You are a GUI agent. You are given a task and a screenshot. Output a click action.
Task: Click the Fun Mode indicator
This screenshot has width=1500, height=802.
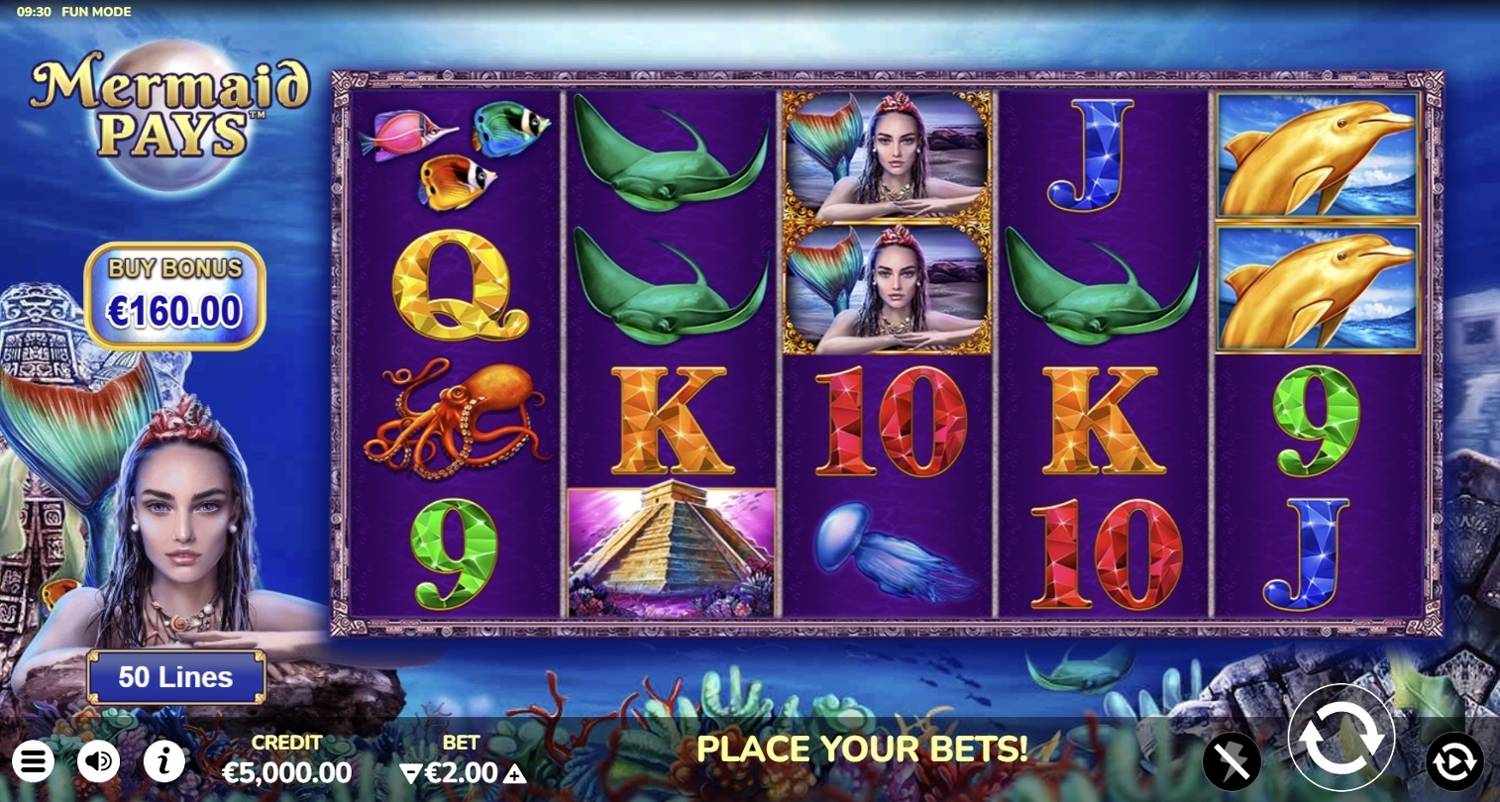97,11
